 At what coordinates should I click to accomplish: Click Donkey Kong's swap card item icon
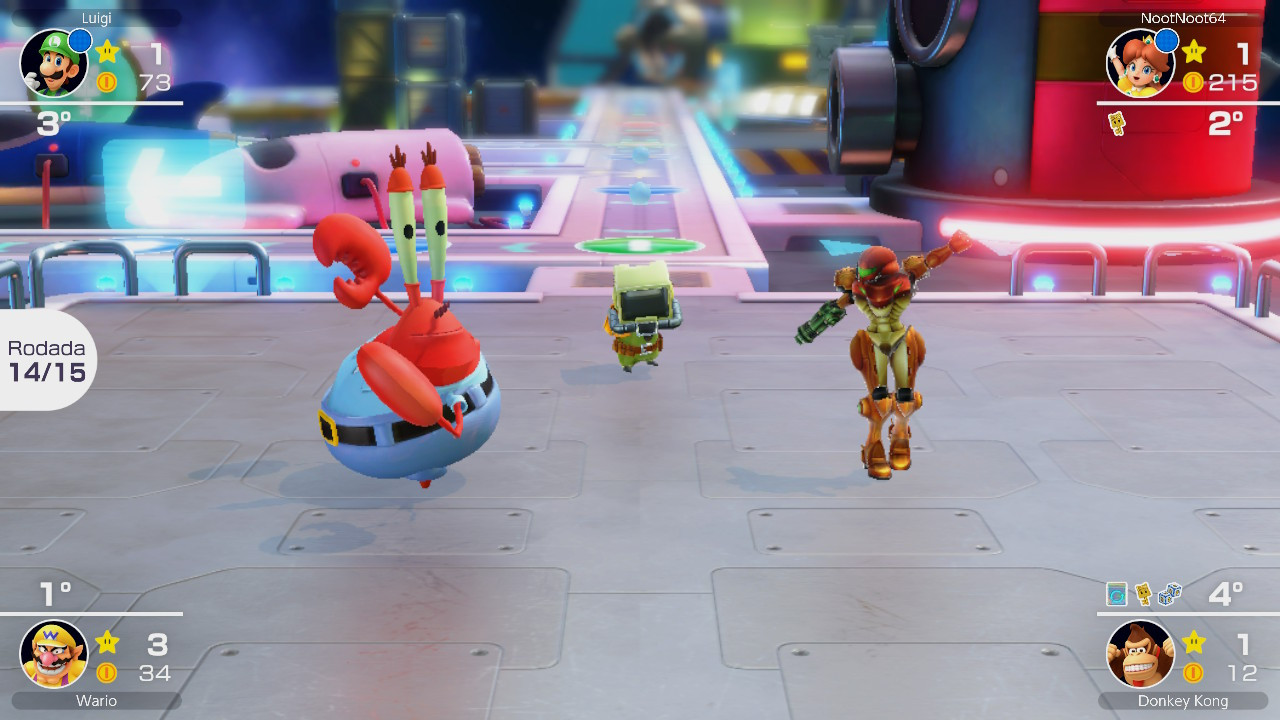[x=1117, y=592]
